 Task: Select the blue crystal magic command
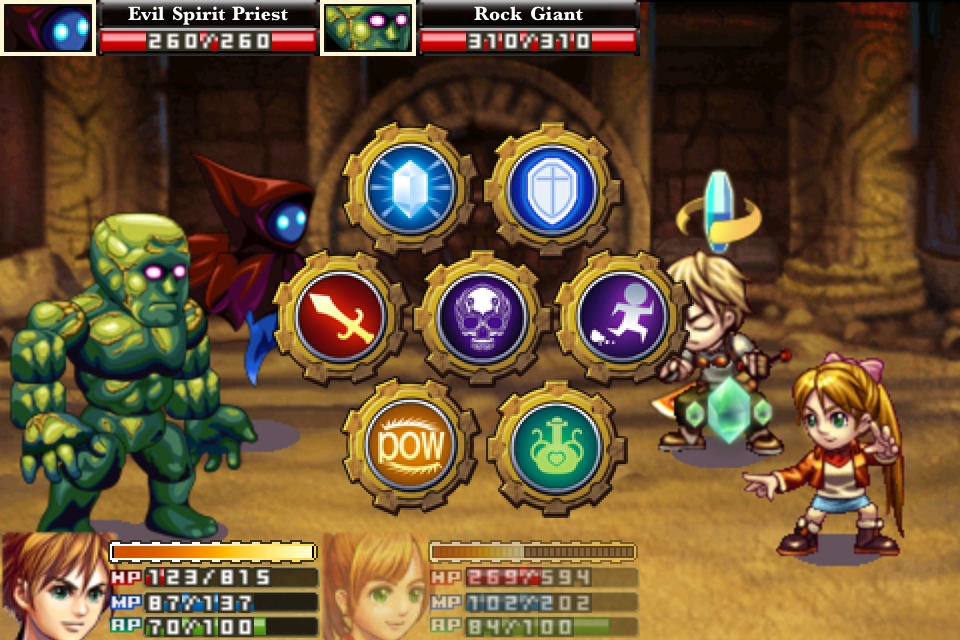pos(407,188)
